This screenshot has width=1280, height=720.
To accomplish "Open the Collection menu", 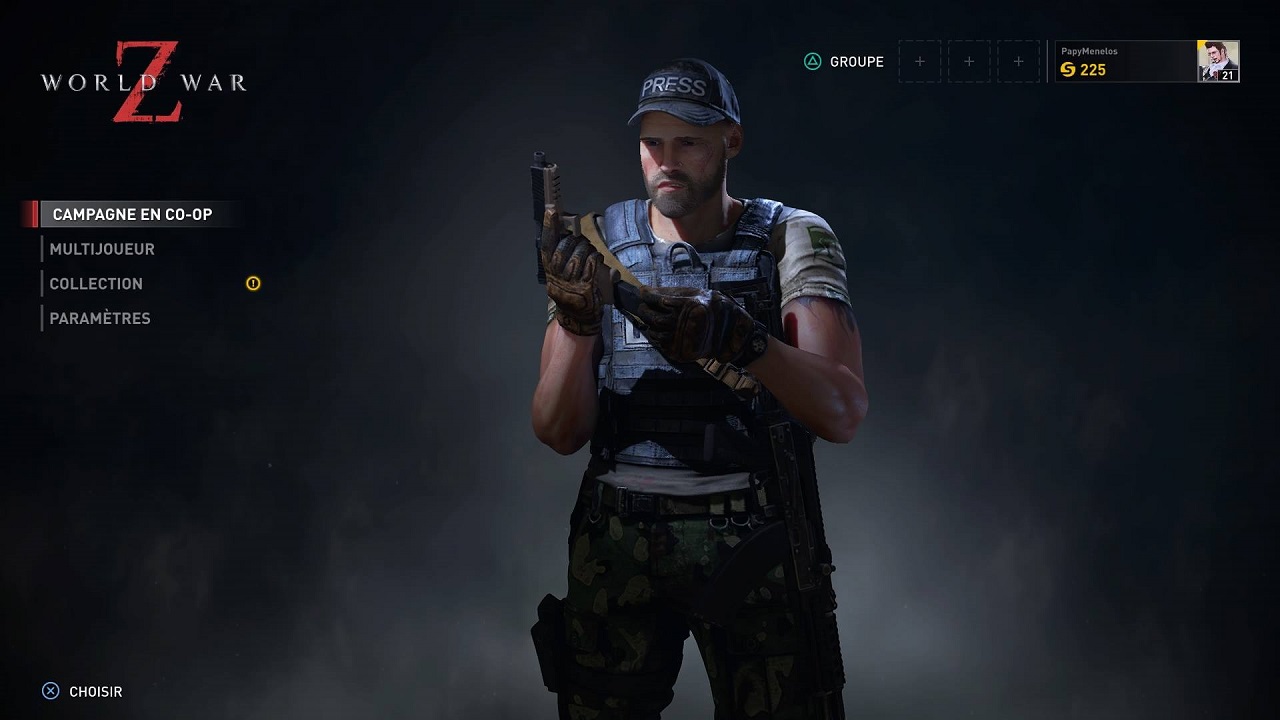I will pyautogui.click(x=96, y=284).
